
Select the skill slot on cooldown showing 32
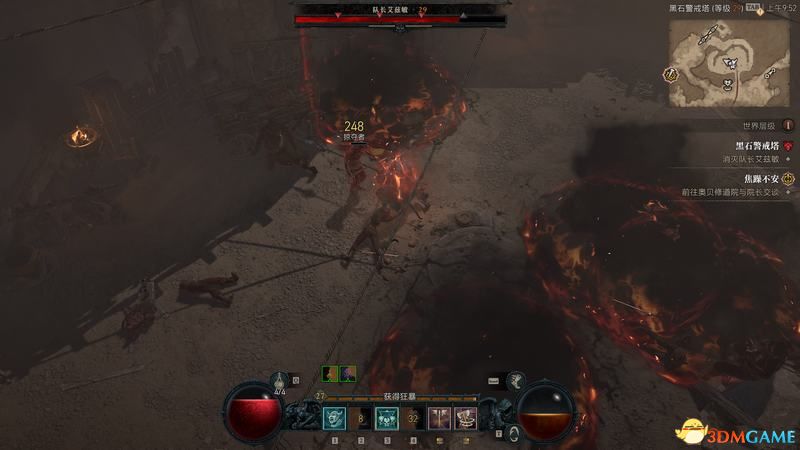[x=413, y=419]
